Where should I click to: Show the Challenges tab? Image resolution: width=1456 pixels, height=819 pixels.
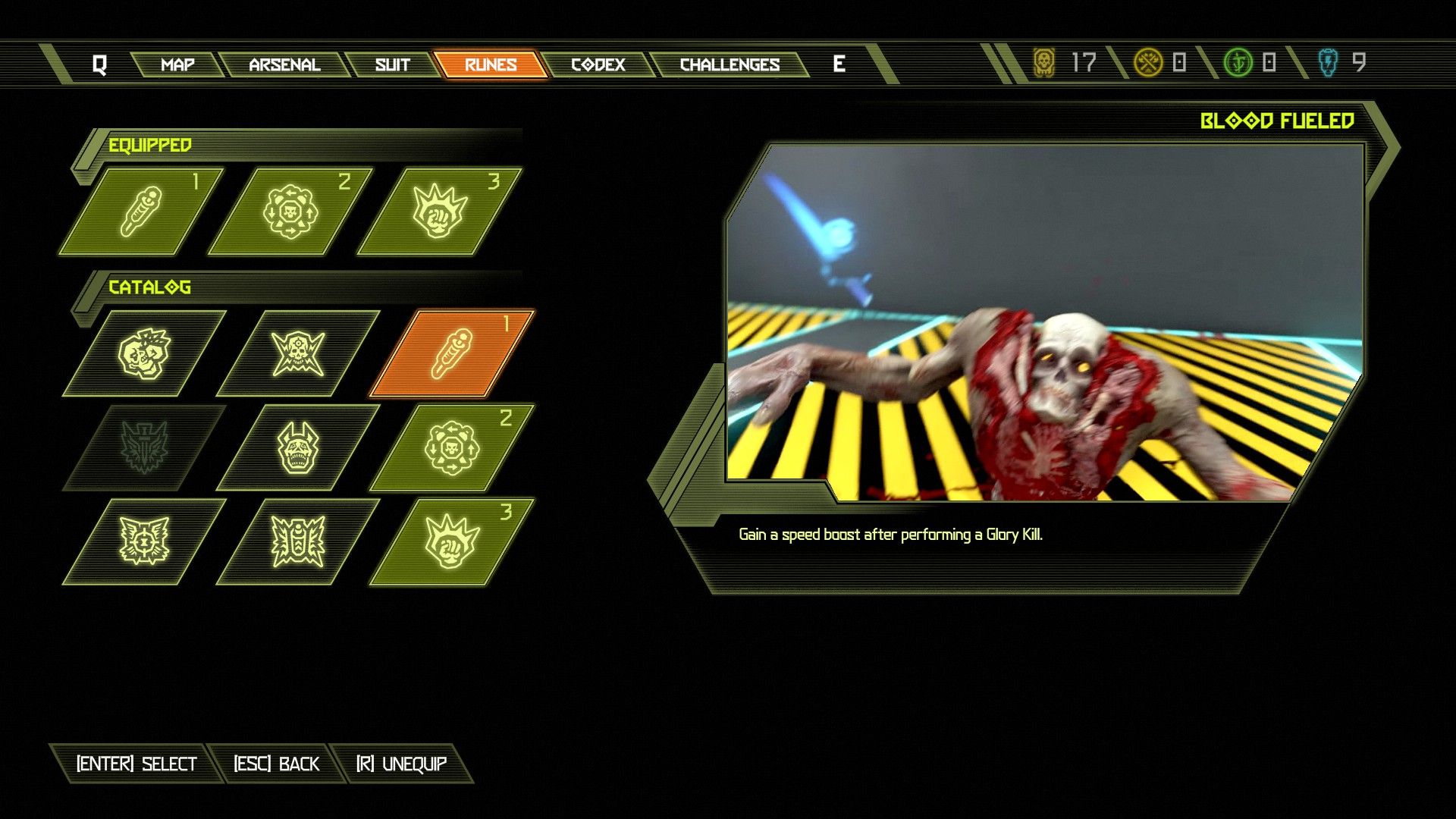tap(730, 64)
